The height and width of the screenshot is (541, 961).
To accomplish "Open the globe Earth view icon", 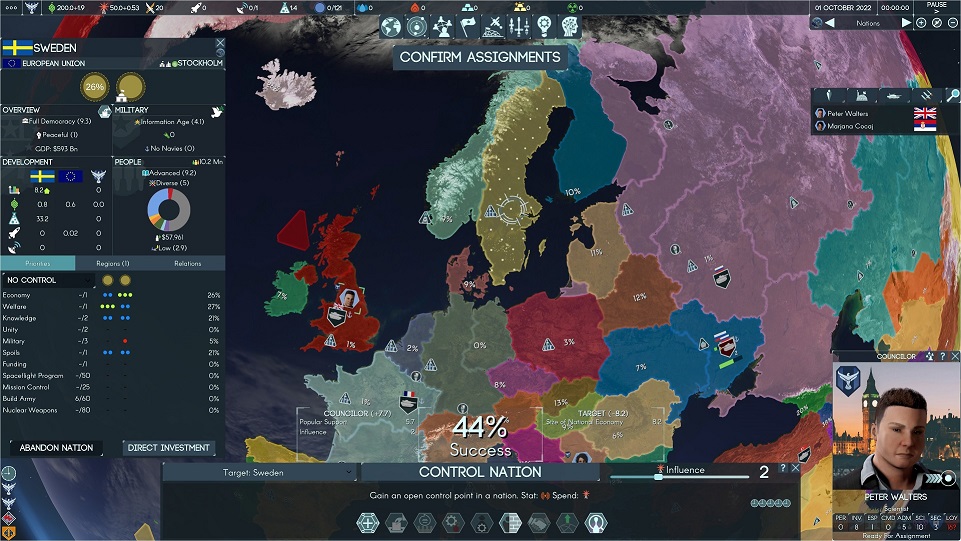I will (x=390, y=27).
